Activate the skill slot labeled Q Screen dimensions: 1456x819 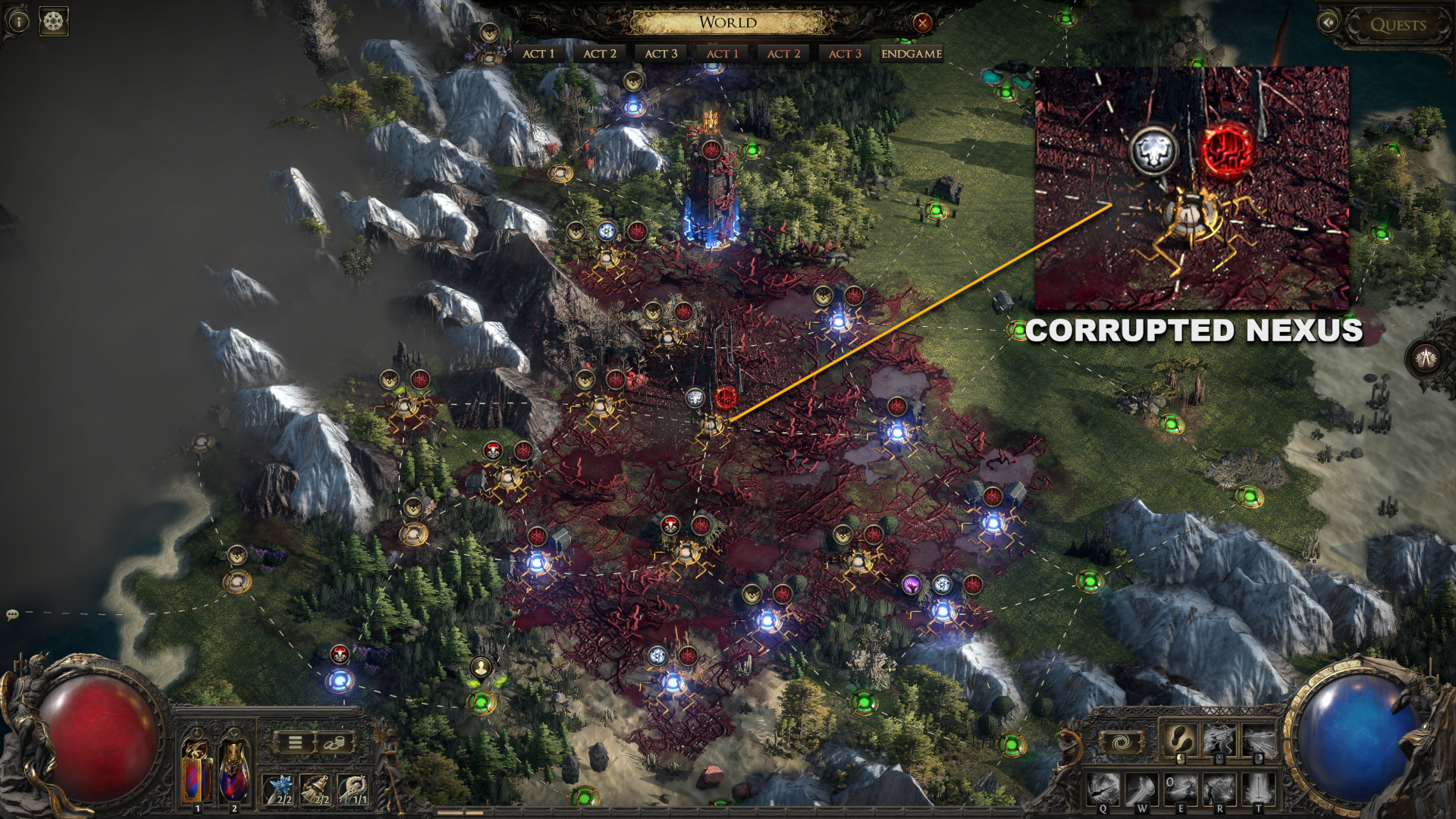point(1105,789)
